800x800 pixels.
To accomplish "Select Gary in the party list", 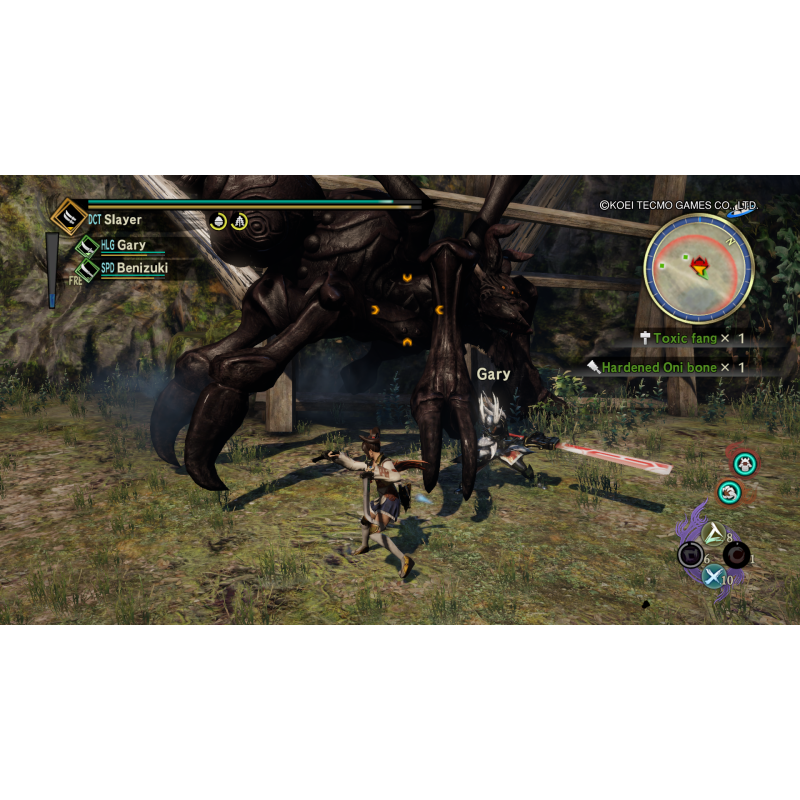I will coord(130,245).
